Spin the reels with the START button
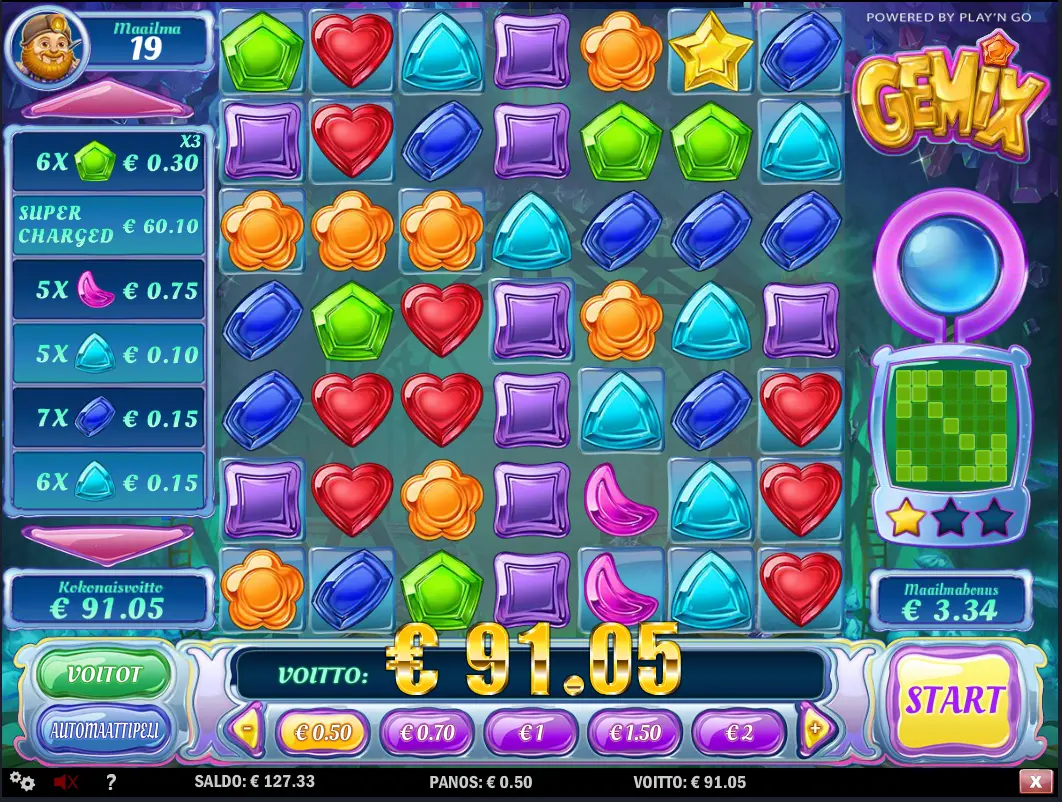1062x802 pixels. tap(953, 700)
